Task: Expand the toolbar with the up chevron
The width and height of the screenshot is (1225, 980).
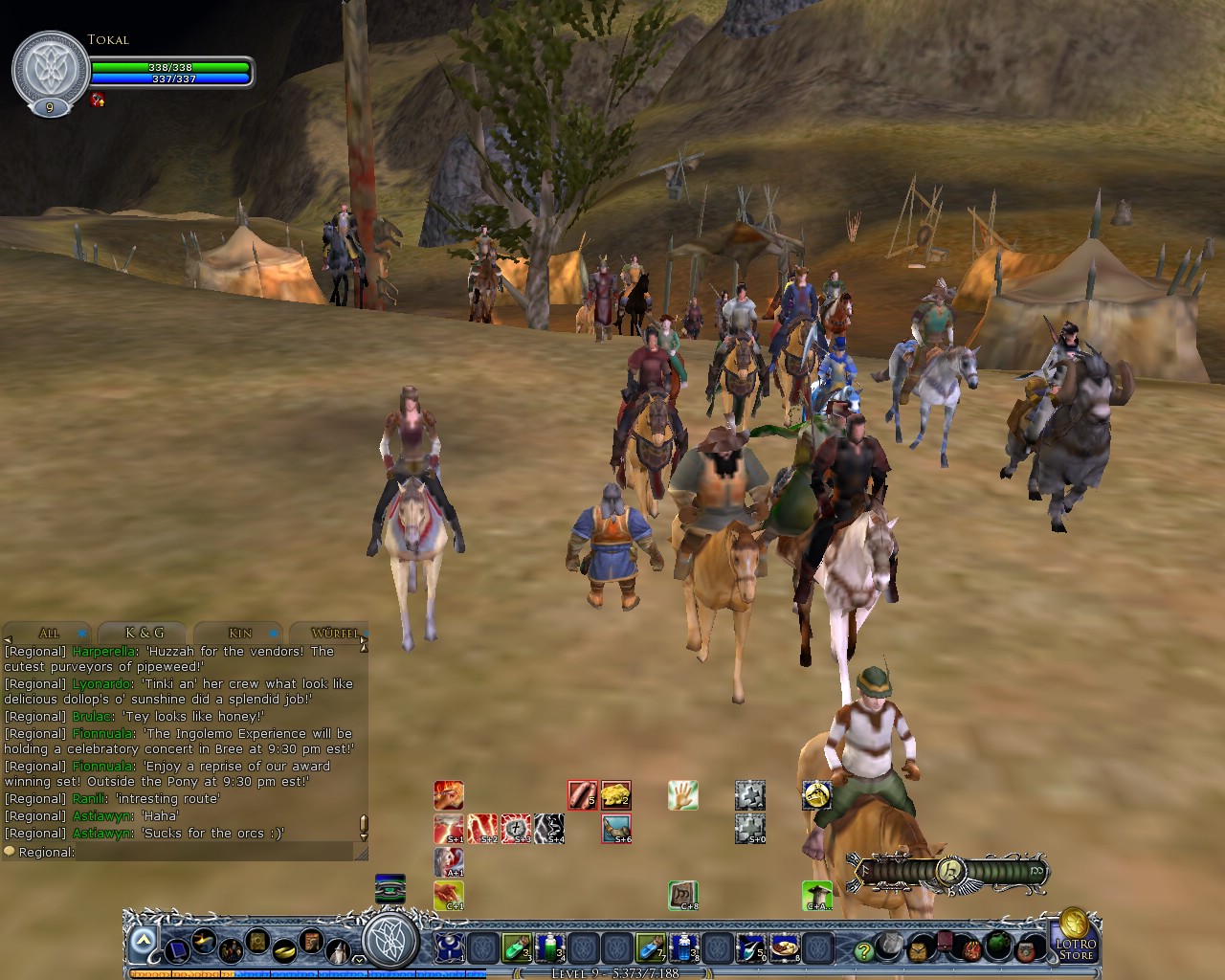Action: coord(142,941)
